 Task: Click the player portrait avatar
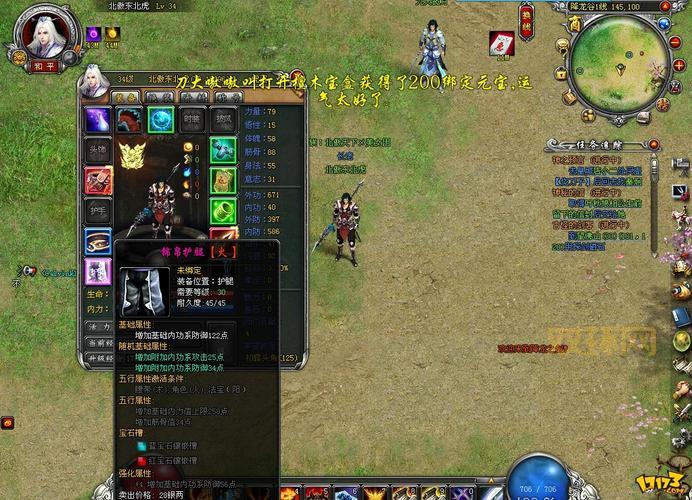(41, 37)
